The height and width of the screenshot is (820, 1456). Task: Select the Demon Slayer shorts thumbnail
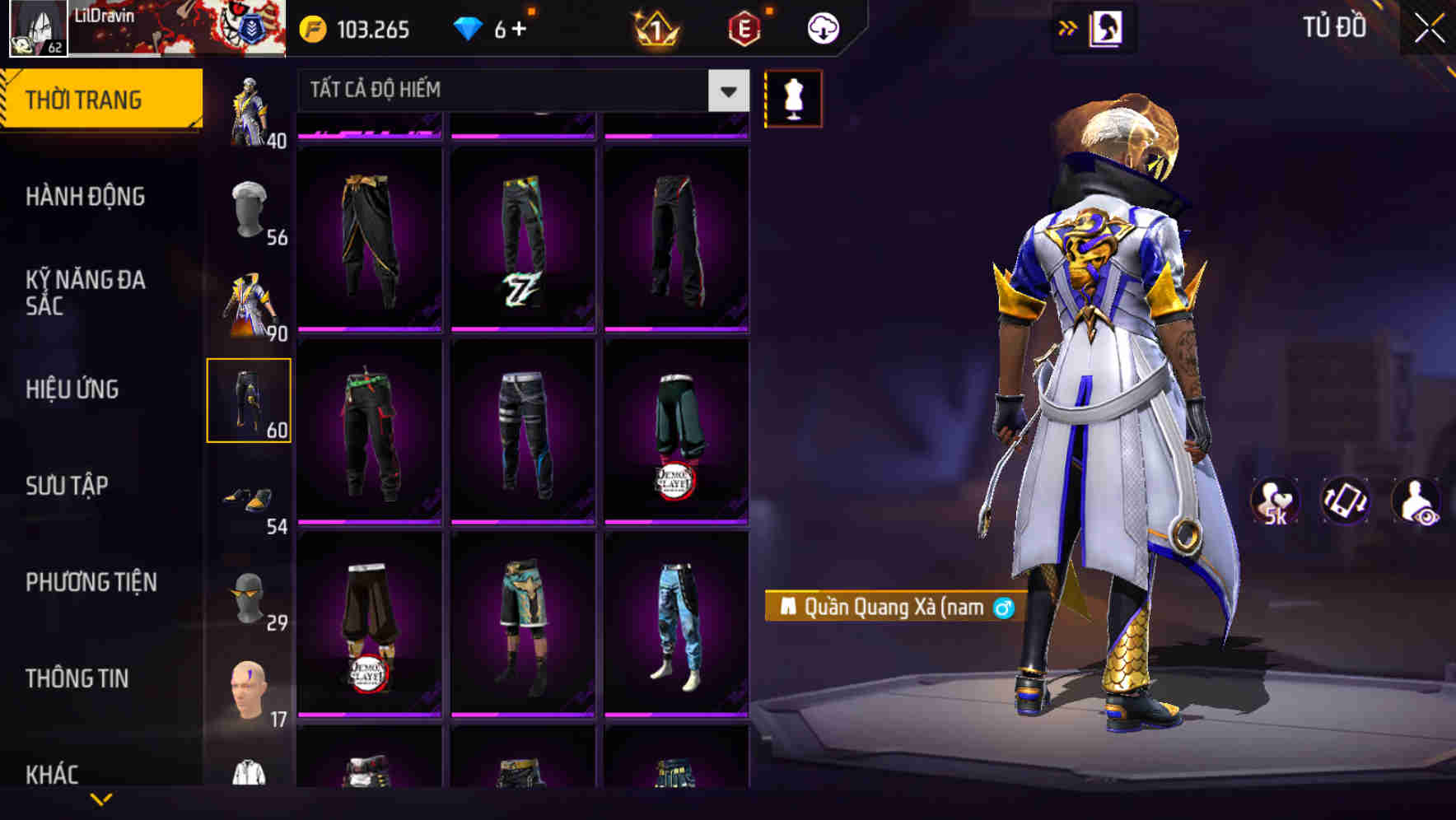pos(370,626)
